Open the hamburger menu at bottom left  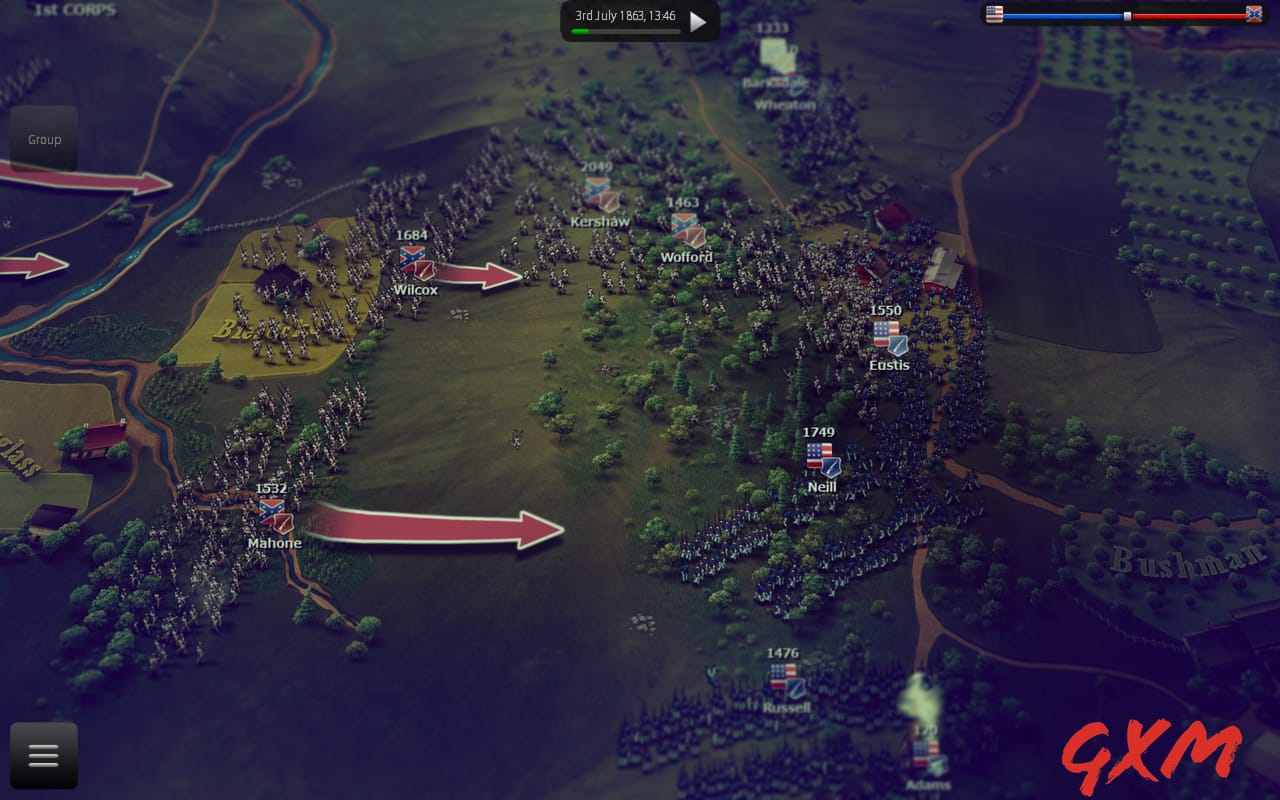[42, 755]
